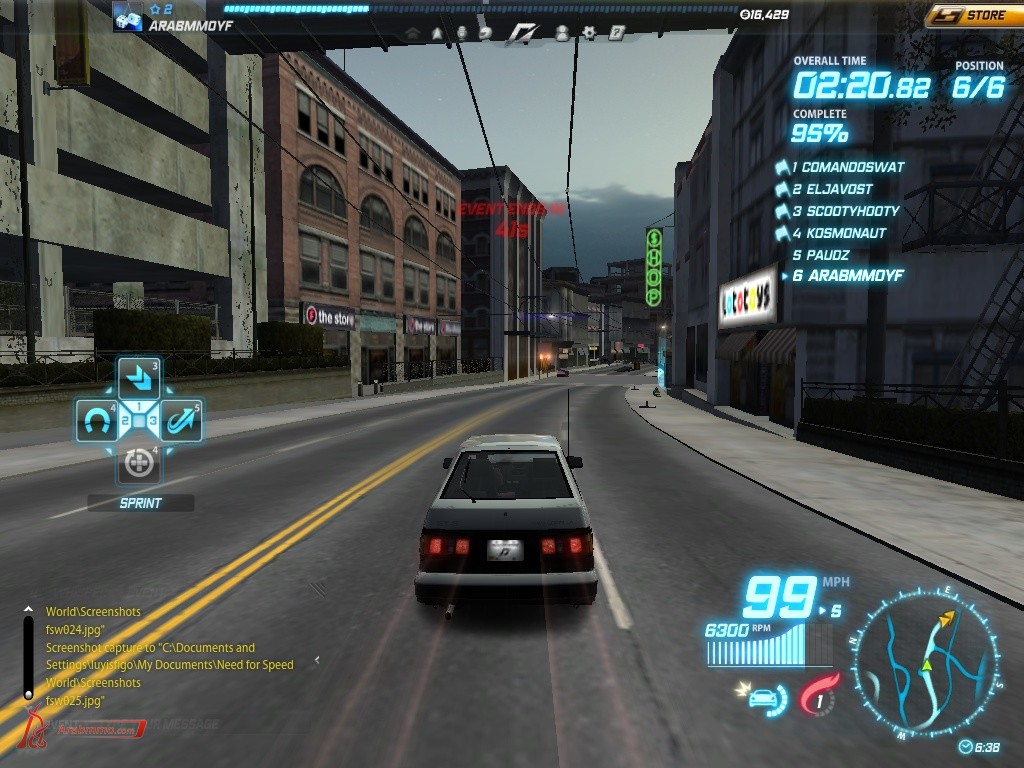The width and height of the screenshot is (1024, 768).
Task: Trigger the swoosh arrow power-up
Action: click(x=181, y=422)
